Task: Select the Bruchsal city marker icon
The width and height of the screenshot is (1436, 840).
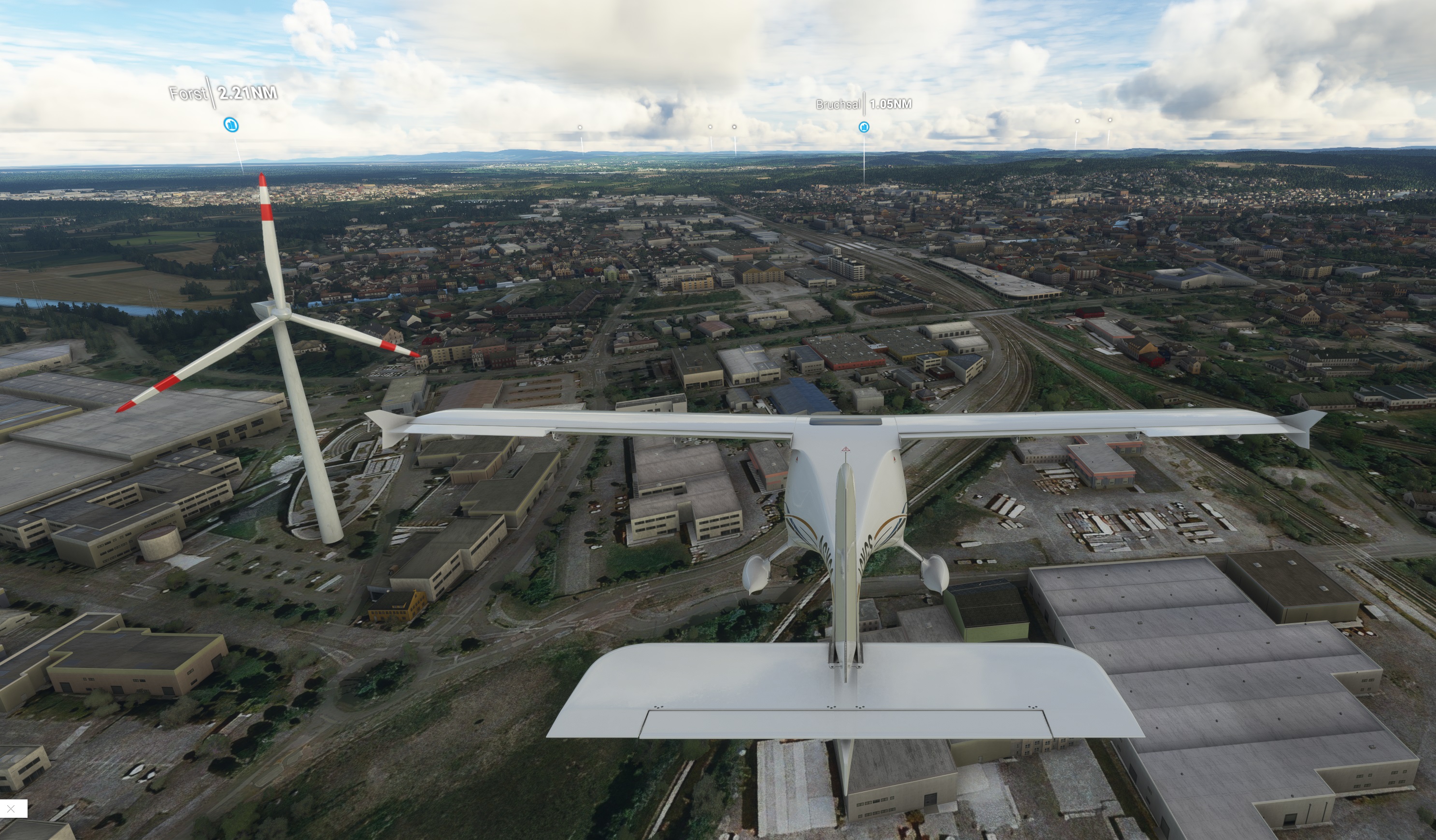Action: pyautogui.click(x=864, y=127)
